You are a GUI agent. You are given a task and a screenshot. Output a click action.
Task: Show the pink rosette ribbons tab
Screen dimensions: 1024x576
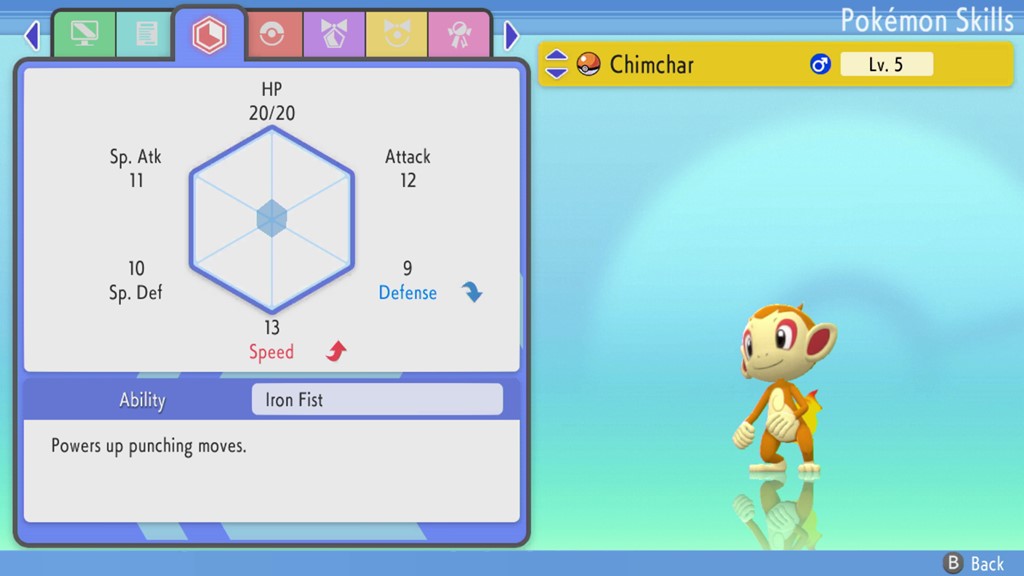(x=458, y=35)
